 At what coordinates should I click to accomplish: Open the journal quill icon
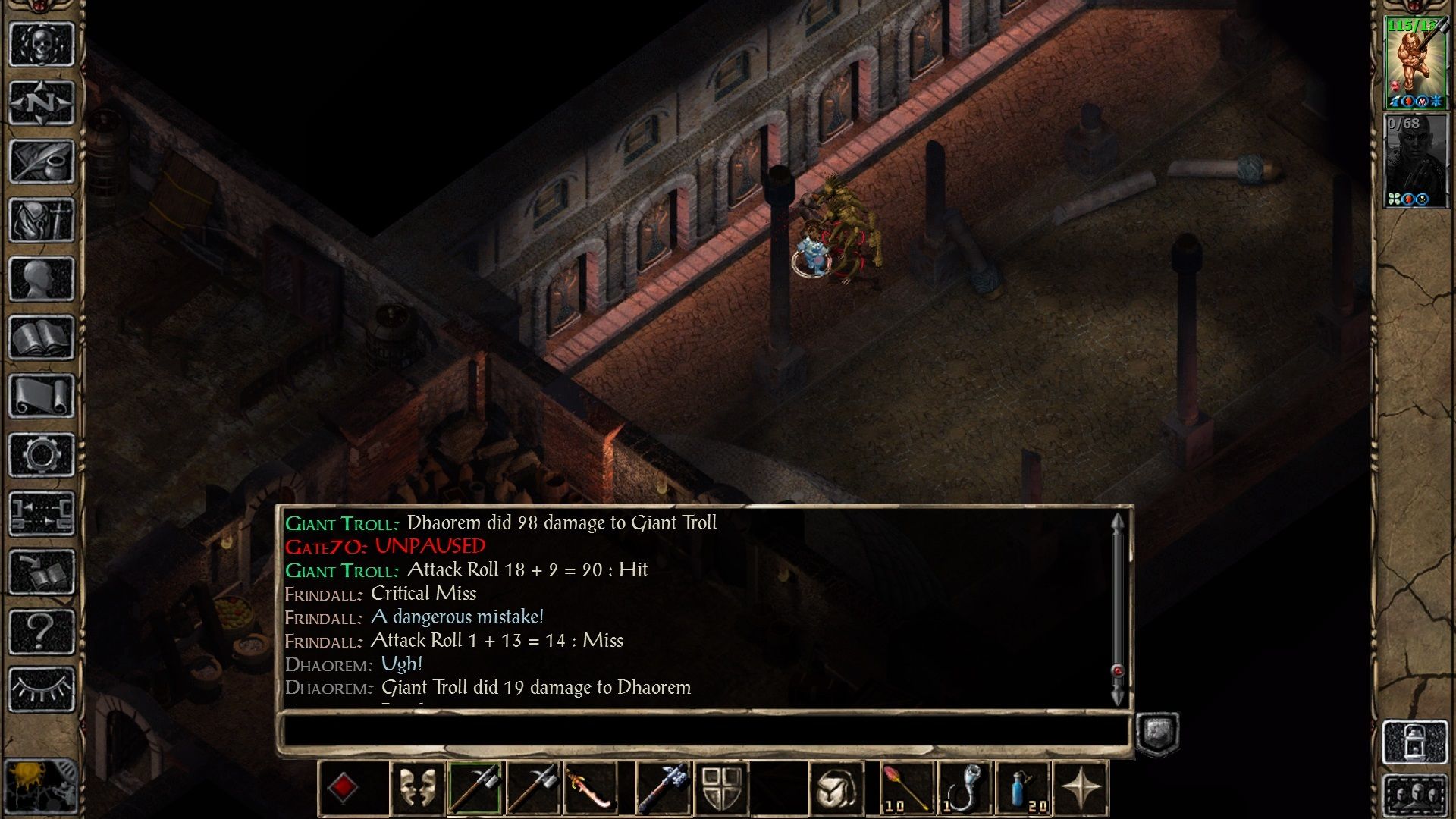tap(42, 161)
